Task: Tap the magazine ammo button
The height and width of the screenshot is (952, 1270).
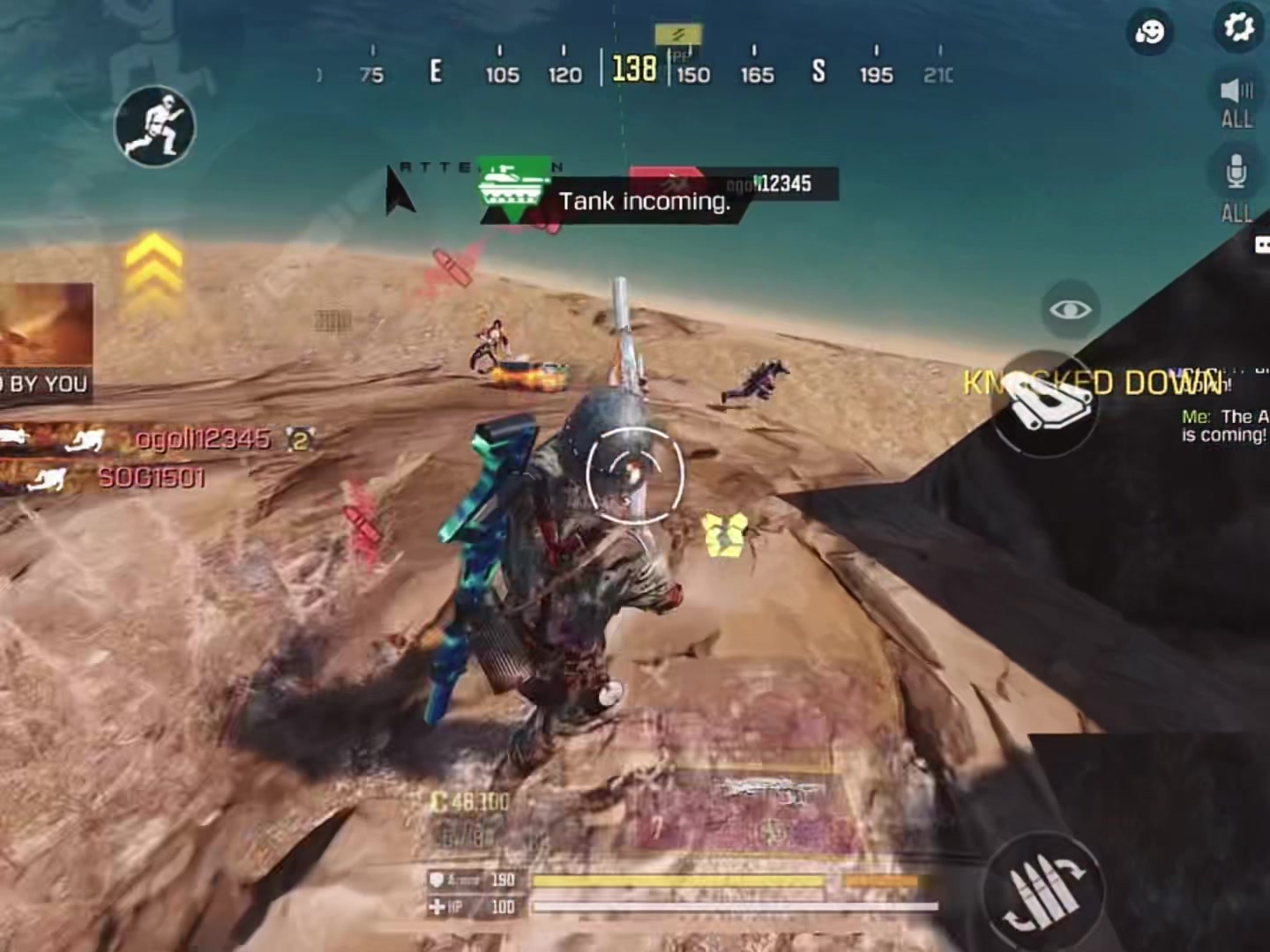Action: tap(1046, 404)
